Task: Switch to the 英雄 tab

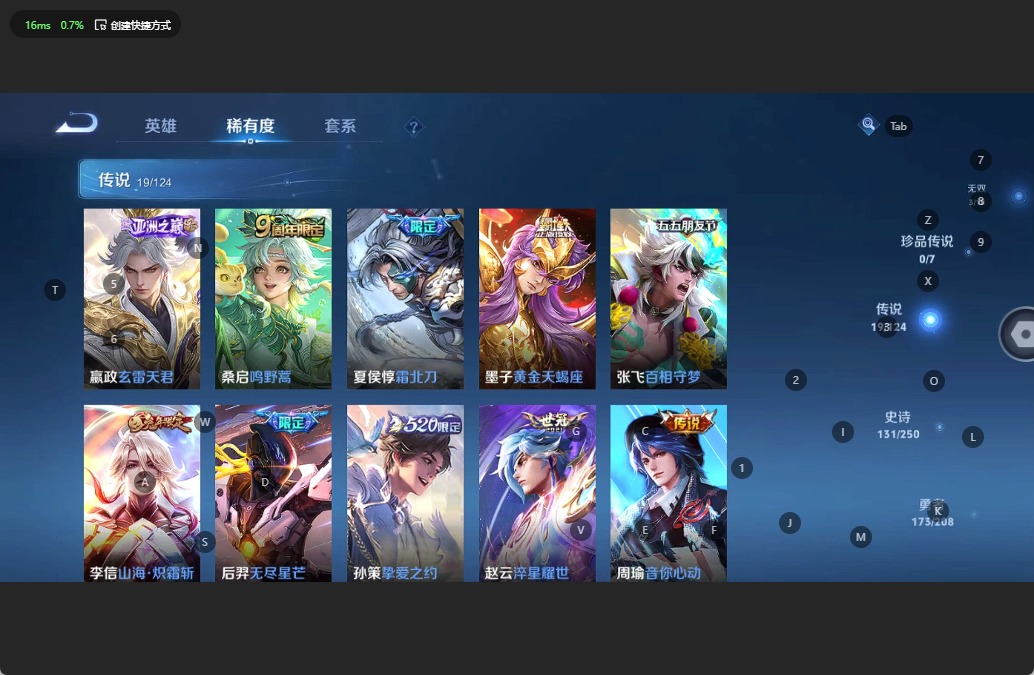Action: 160,126
